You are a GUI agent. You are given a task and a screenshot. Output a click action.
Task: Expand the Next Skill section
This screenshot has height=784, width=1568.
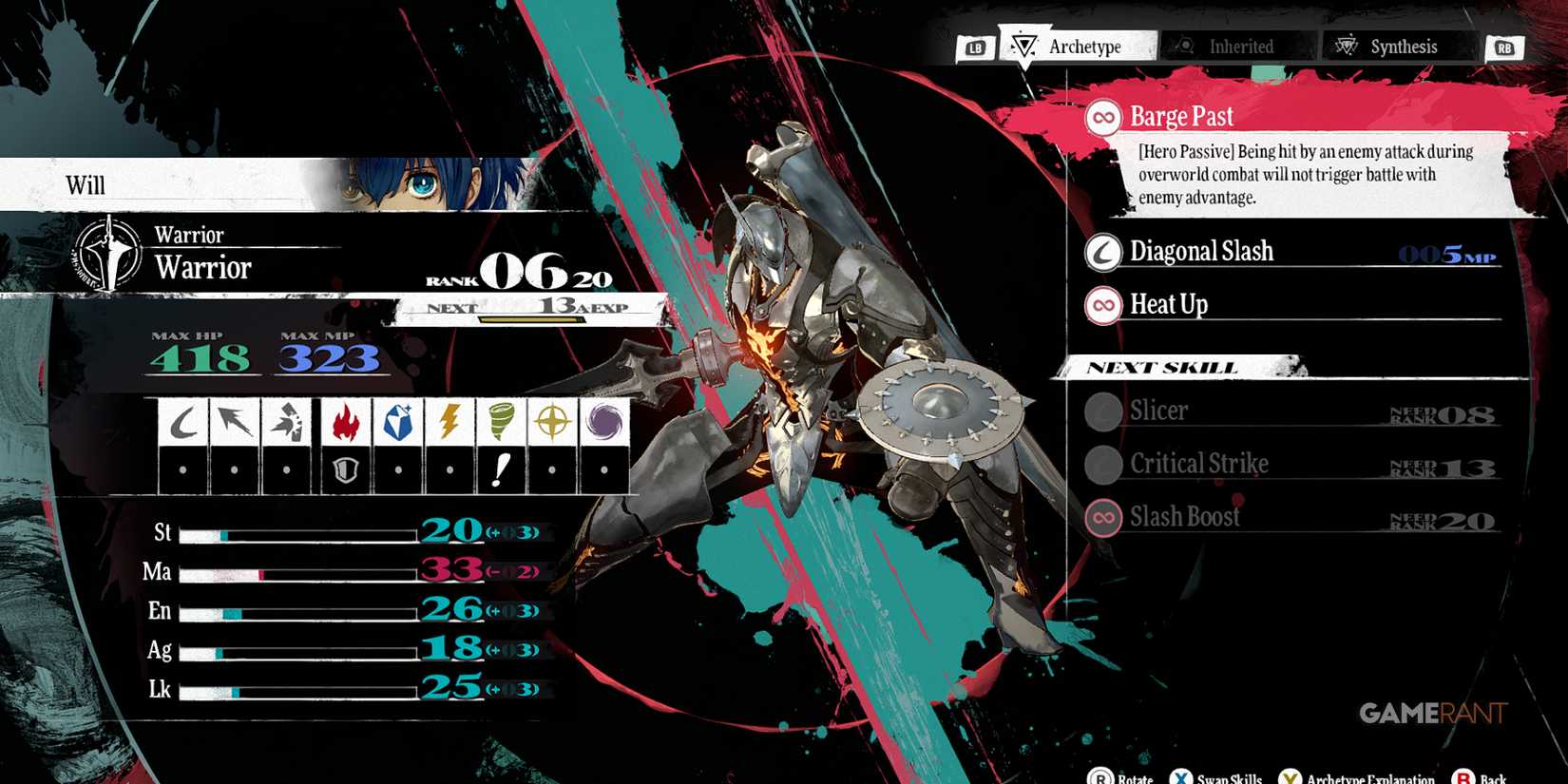click(x=1163, y=367)
